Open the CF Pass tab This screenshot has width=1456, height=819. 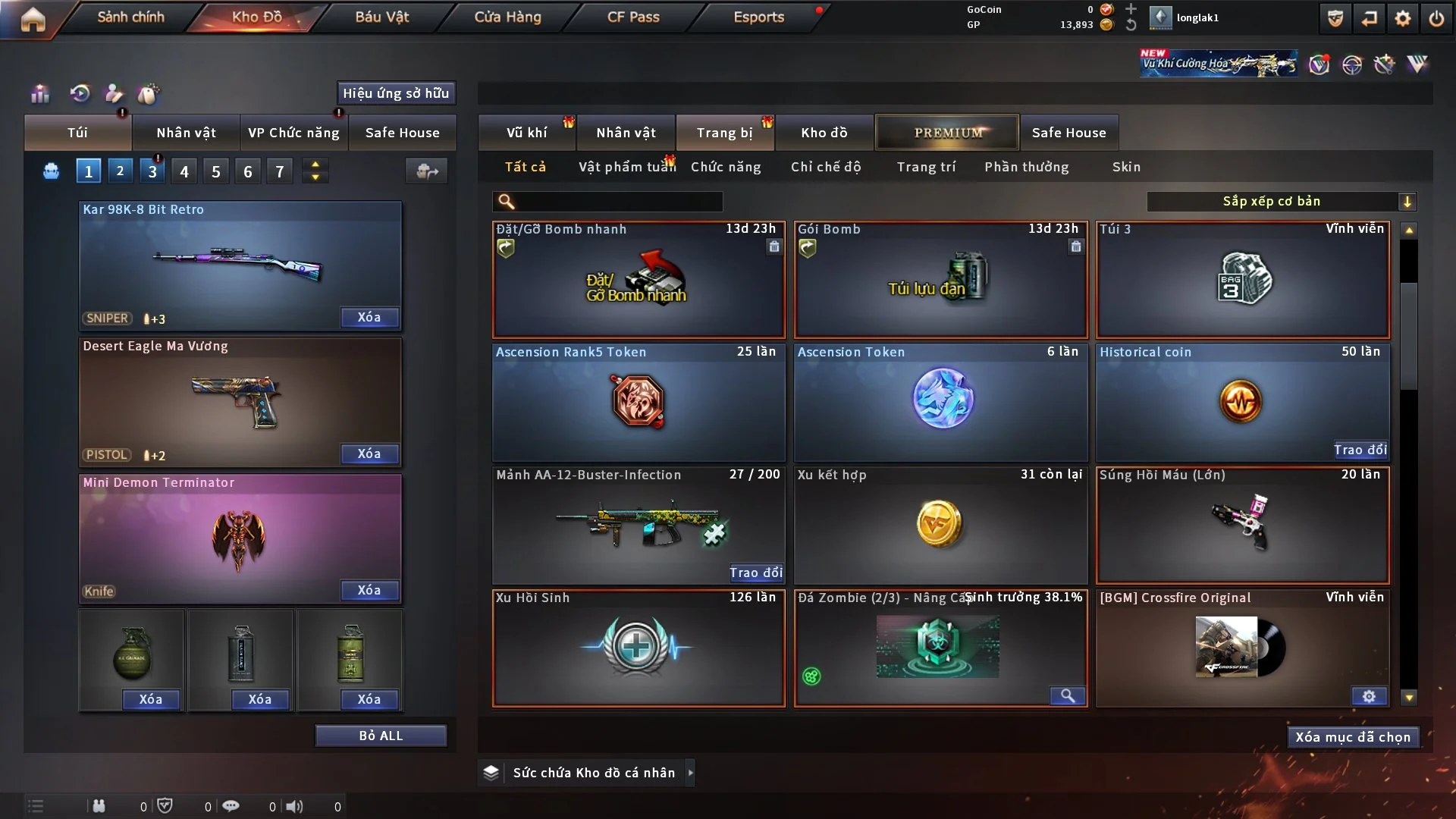633,17
